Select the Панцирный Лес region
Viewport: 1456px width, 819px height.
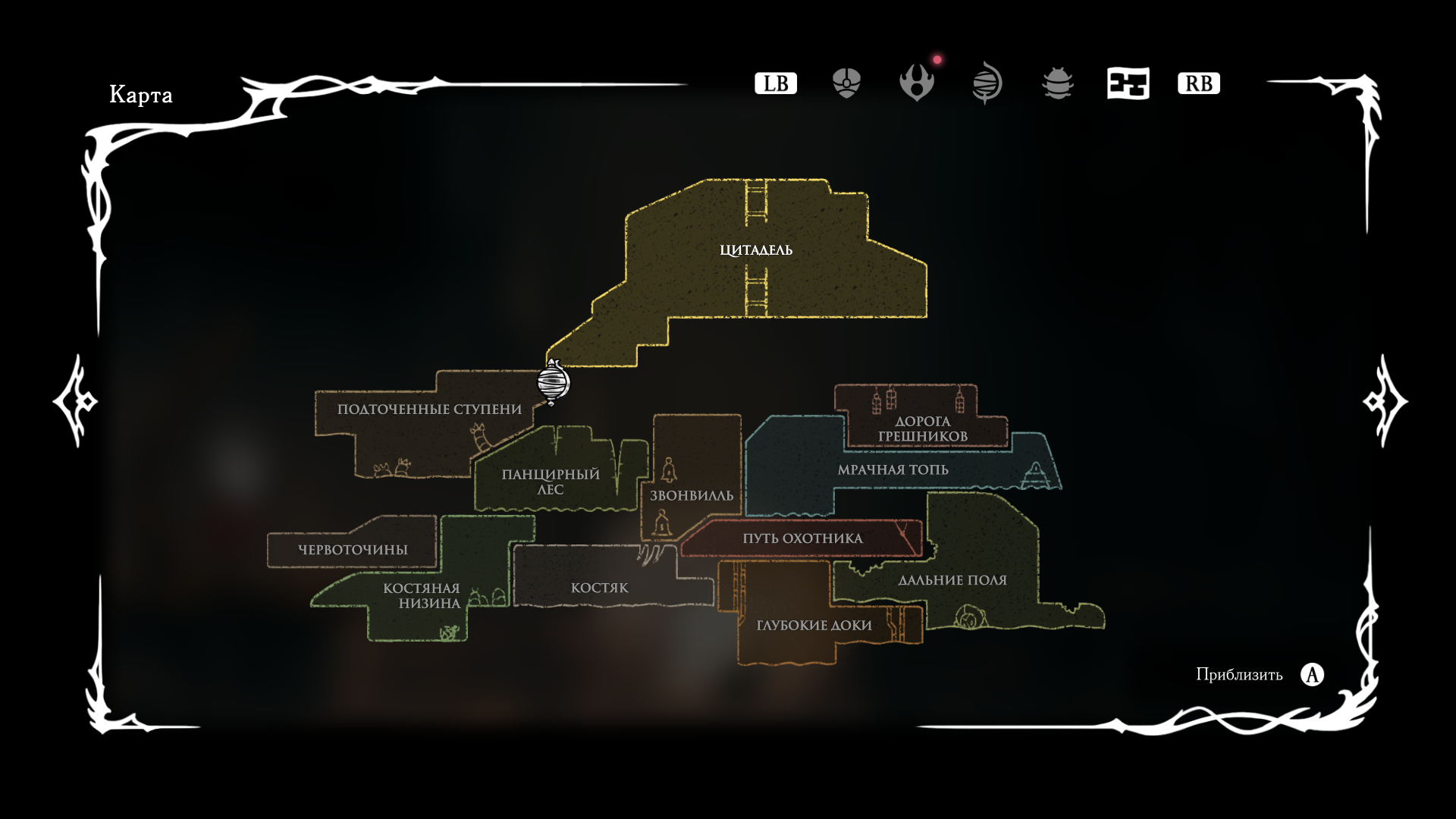(x=551, y=482)
